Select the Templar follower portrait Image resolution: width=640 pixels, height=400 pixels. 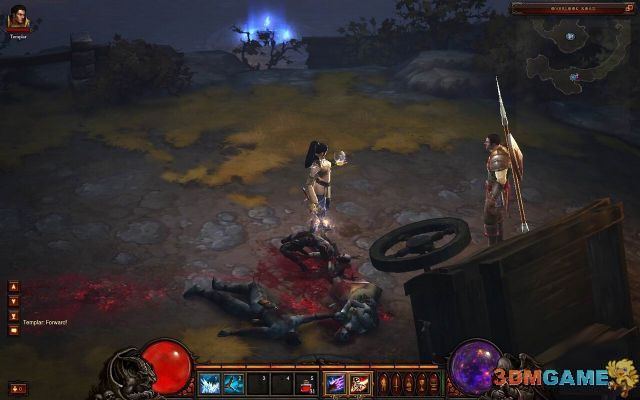(17, 19)
